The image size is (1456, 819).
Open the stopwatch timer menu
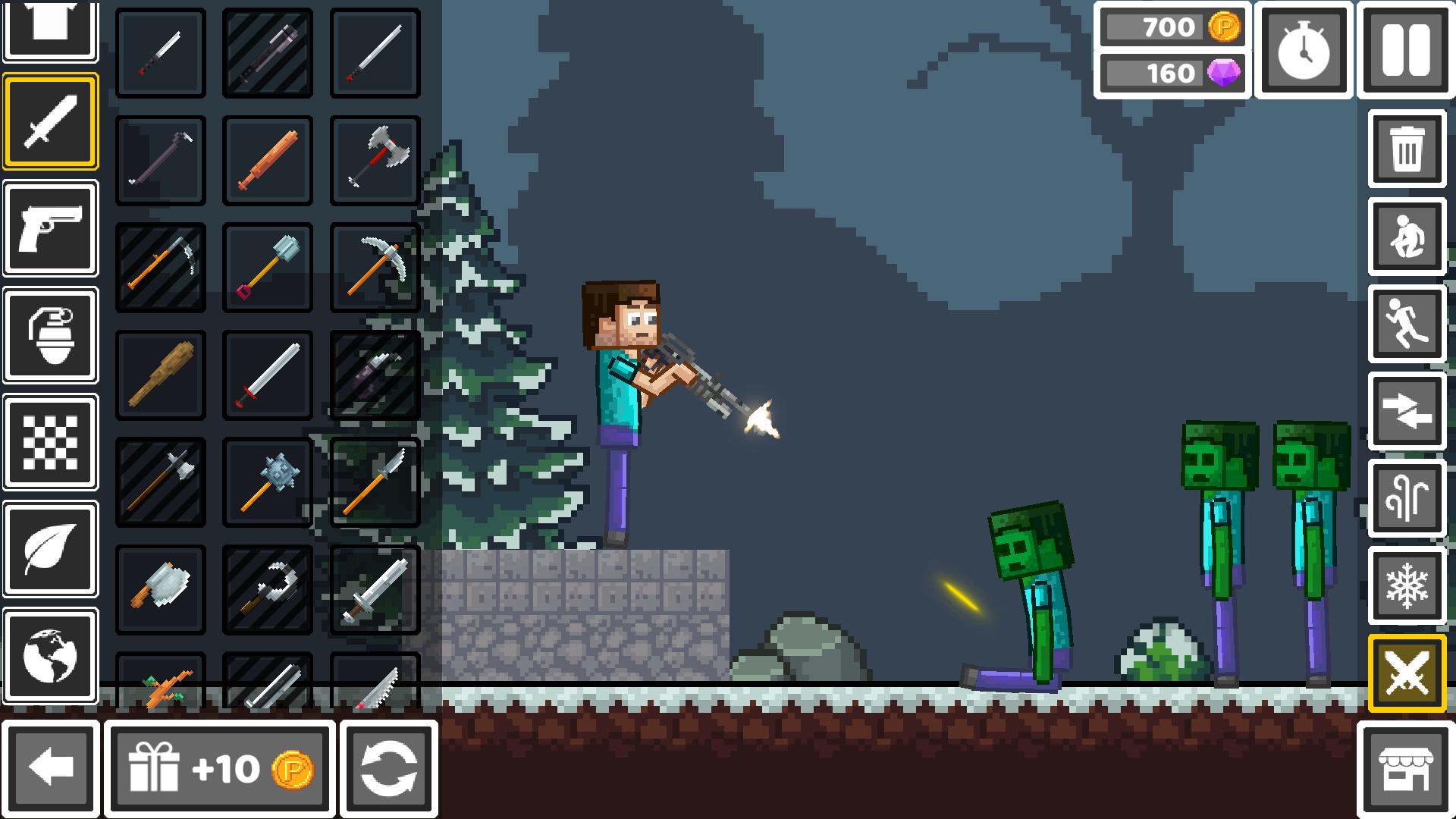[1303, 49]
